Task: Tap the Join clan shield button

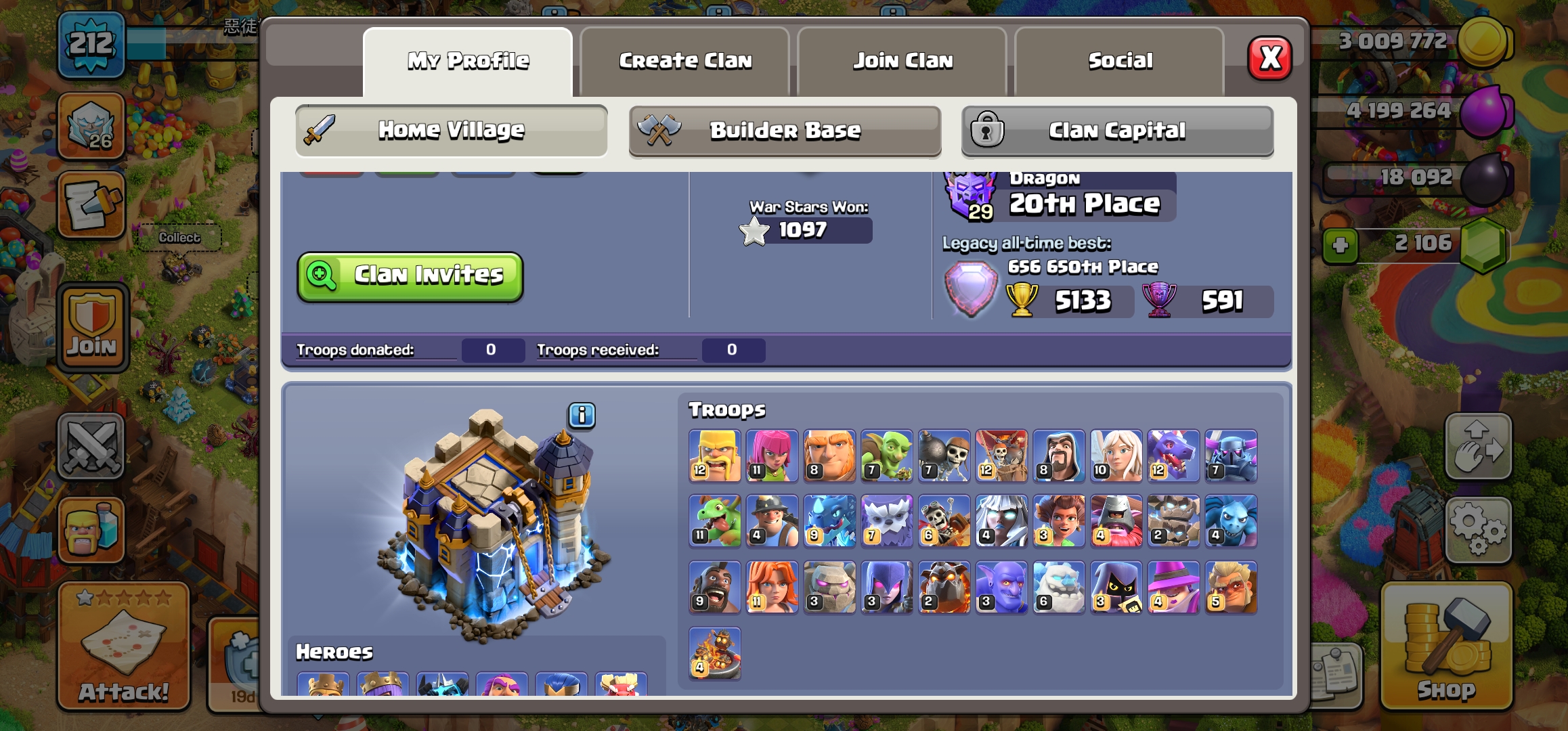Action: click(92, 328)
